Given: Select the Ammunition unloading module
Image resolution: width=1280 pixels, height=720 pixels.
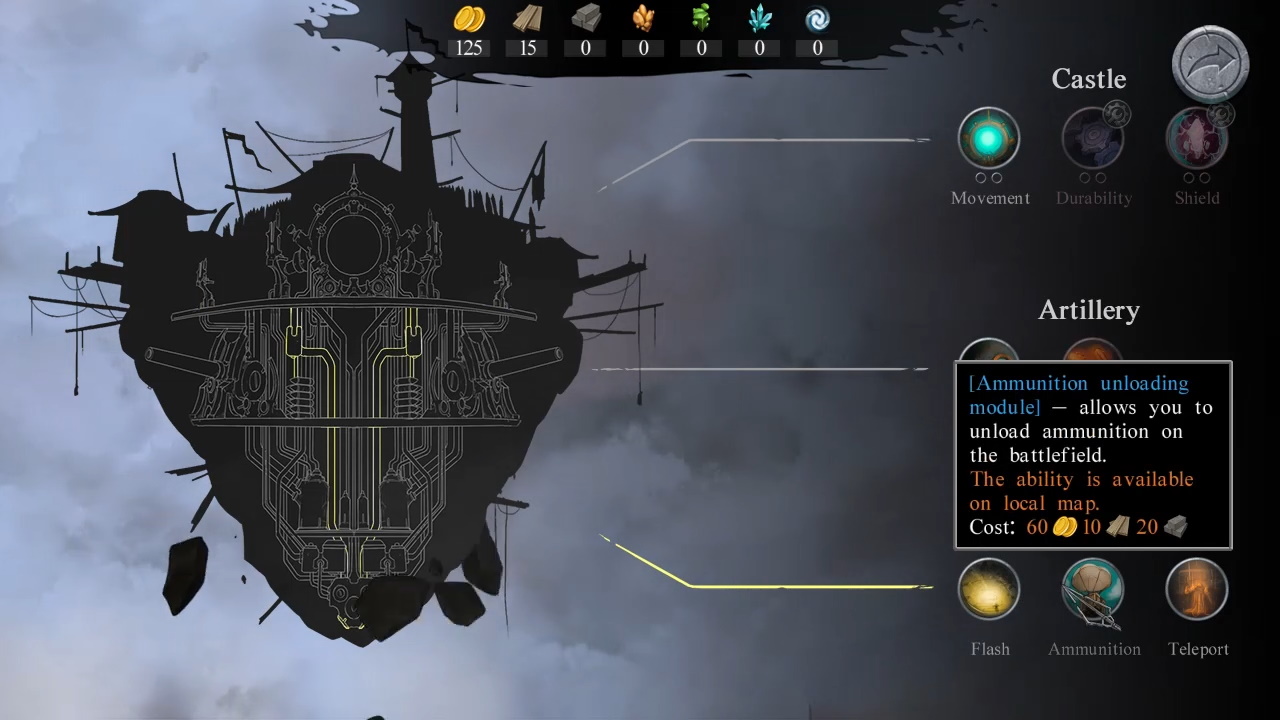Looking at the screenshot, I should pyautogui.click(x=1093, y=589).
